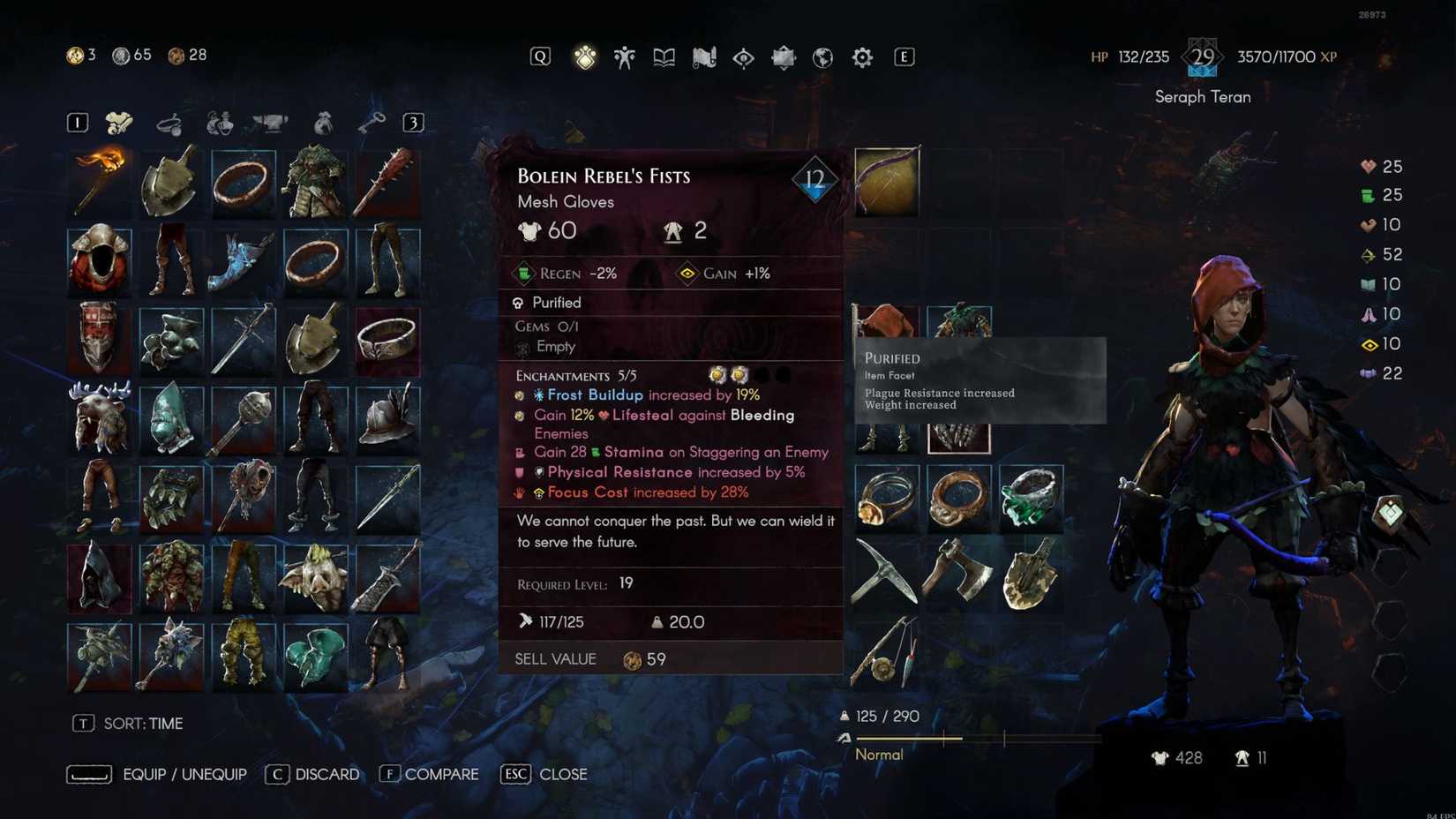Click the carry weight 125/290 bar
Viewport: 1456px width, 819px height.
(882, 716)
